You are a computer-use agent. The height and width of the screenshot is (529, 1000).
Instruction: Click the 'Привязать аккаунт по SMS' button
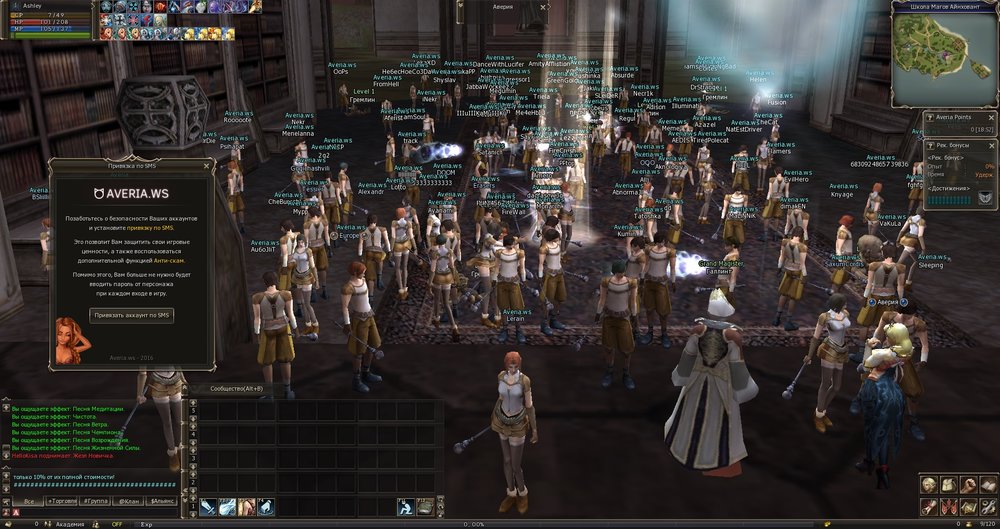pos(131,315)
